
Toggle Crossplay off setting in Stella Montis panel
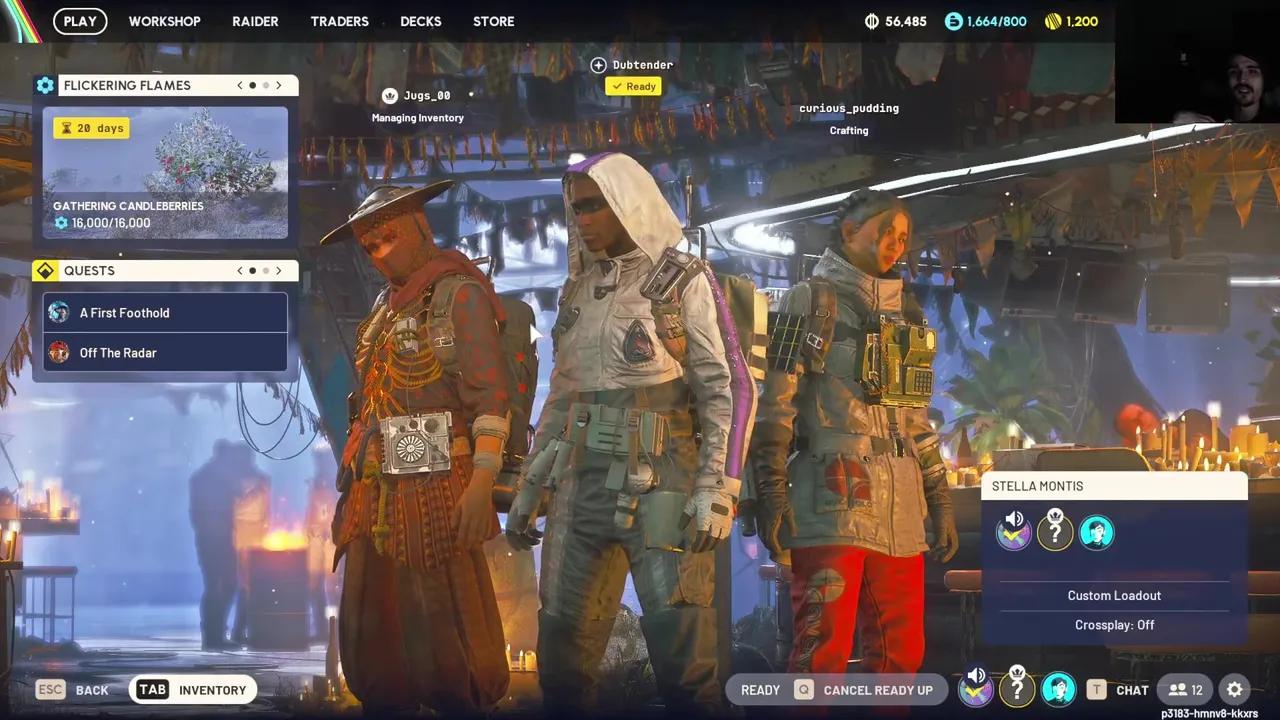1114,624
